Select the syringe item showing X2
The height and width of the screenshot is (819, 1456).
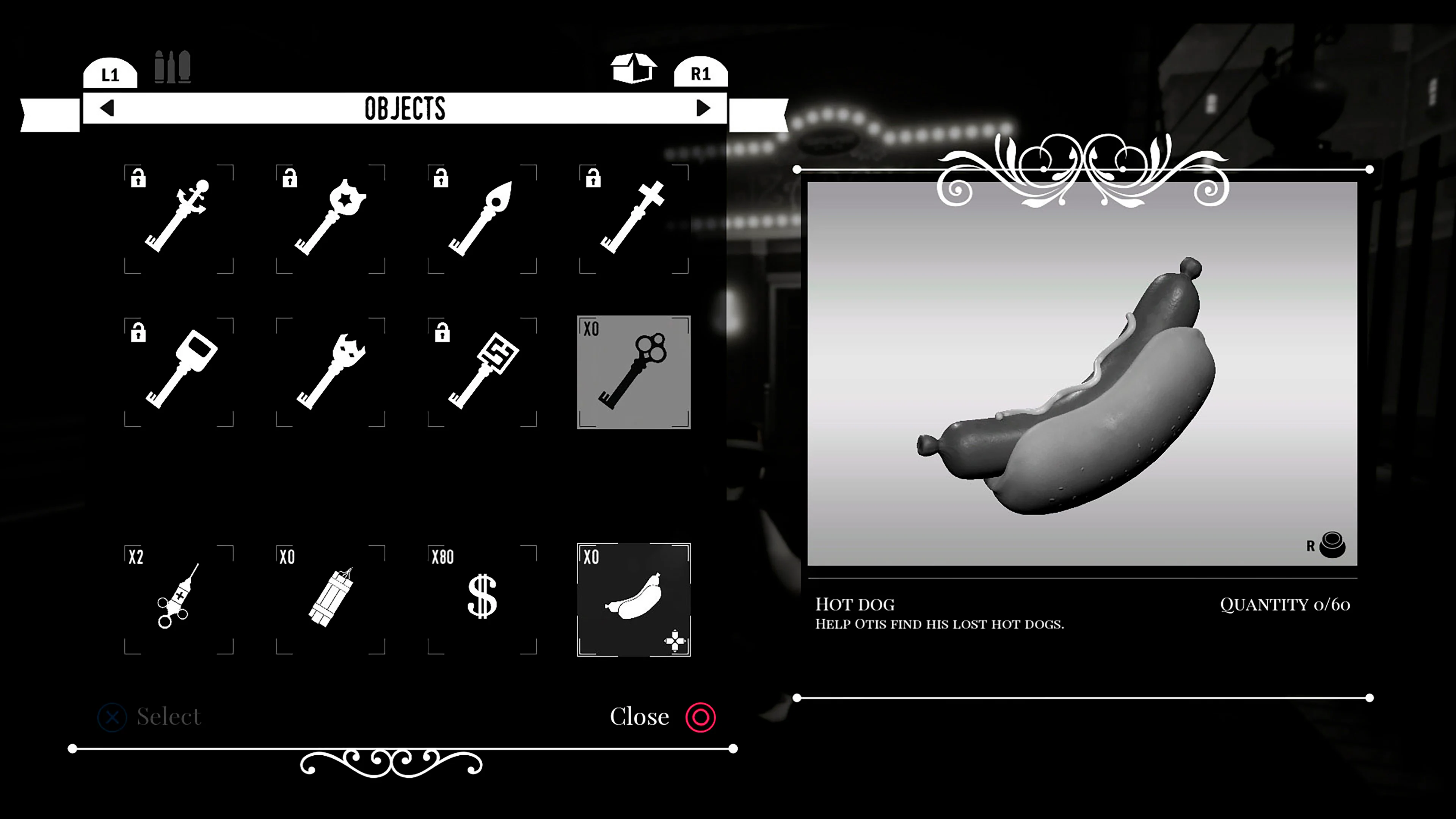[x=178, y=599]
